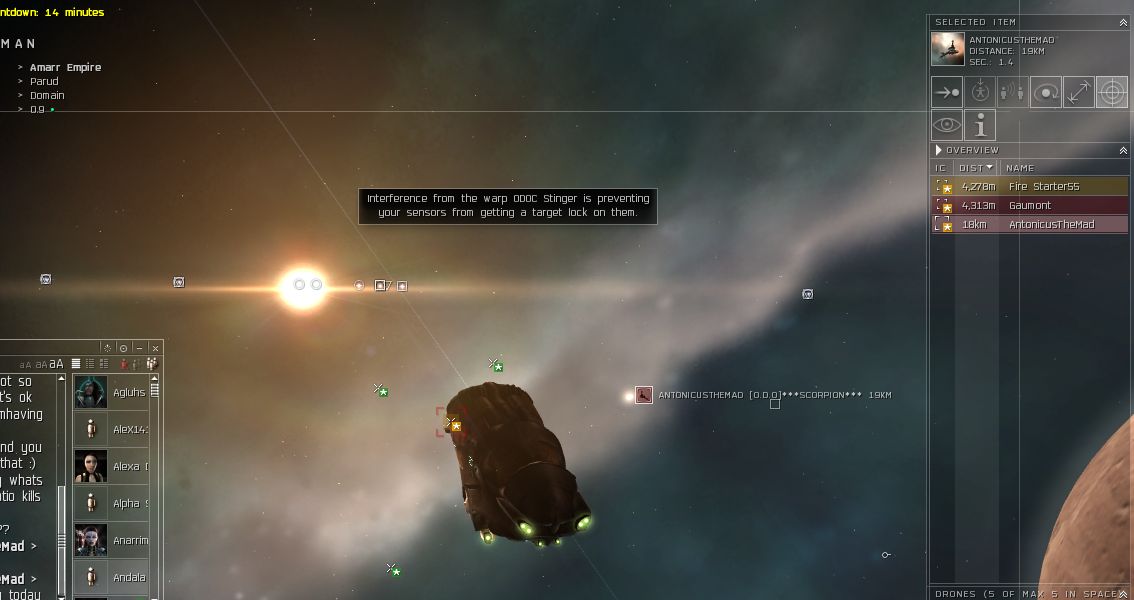The height and width of the screenshot is (600, 1134).
Task: Close the chat window
Action: point(155,348)
